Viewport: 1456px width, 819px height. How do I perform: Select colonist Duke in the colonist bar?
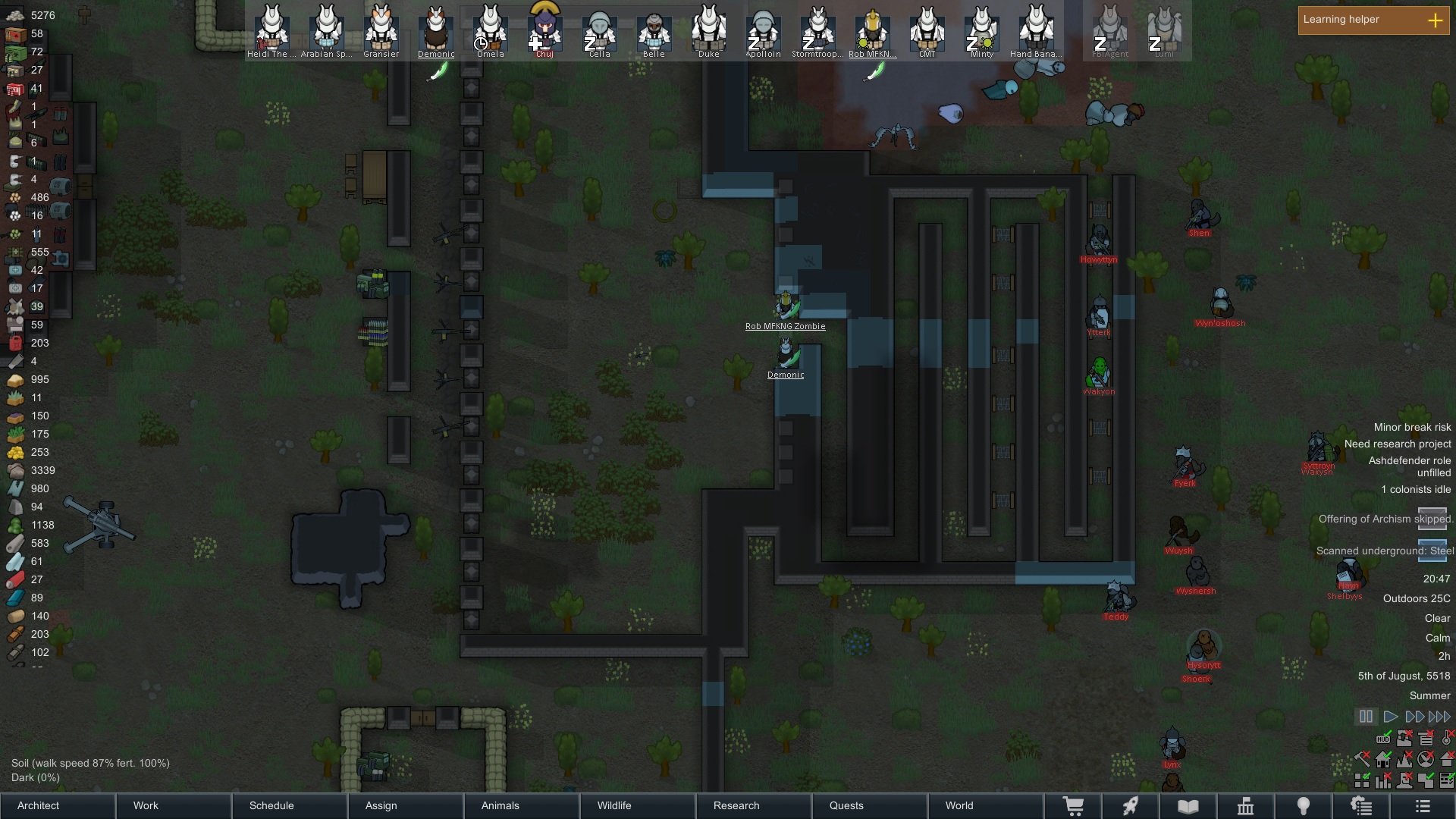[x=709, y=30]
